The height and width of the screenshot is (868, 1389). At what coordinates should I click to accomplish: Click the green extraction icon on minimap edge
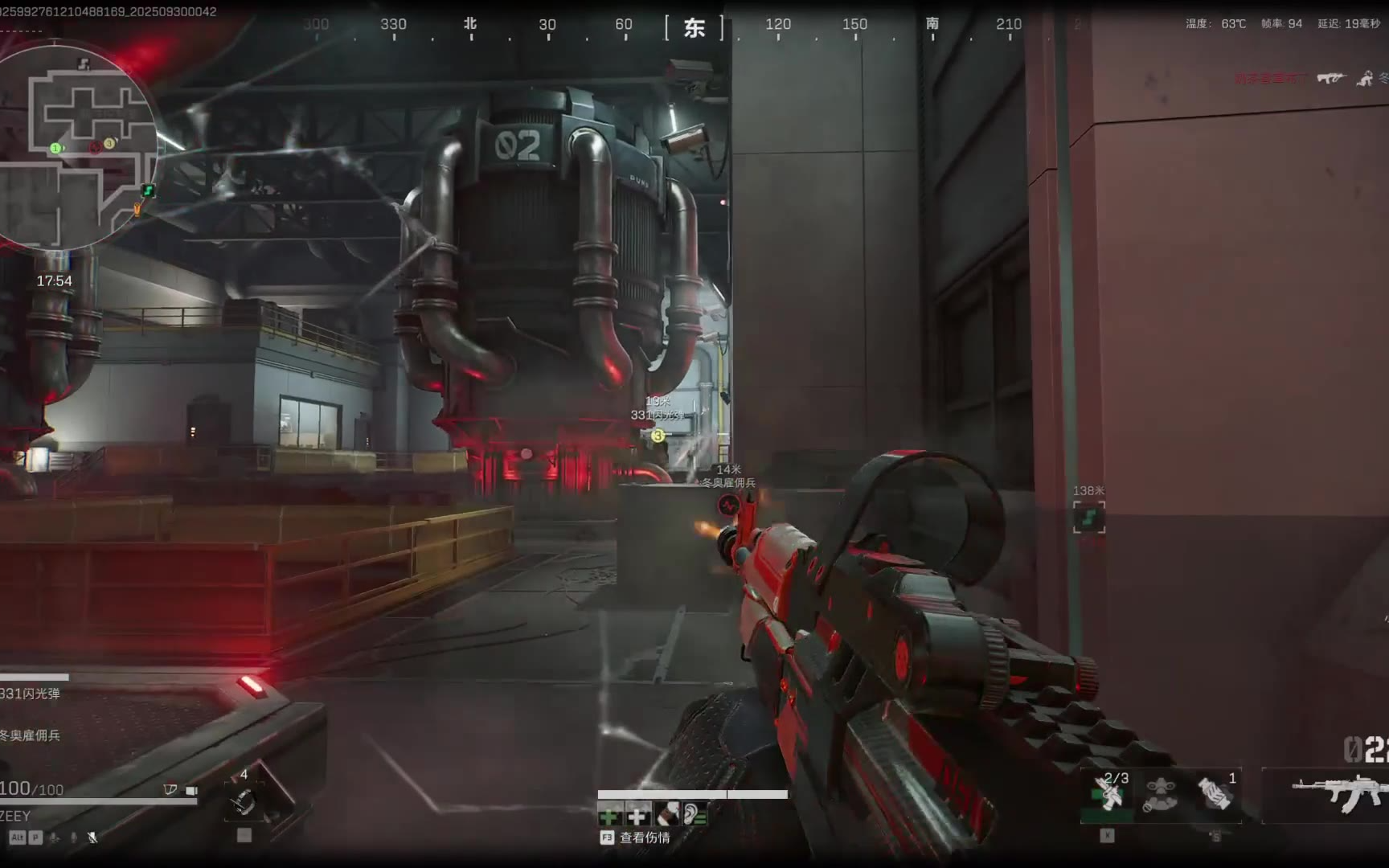click(x=148, y=190)
